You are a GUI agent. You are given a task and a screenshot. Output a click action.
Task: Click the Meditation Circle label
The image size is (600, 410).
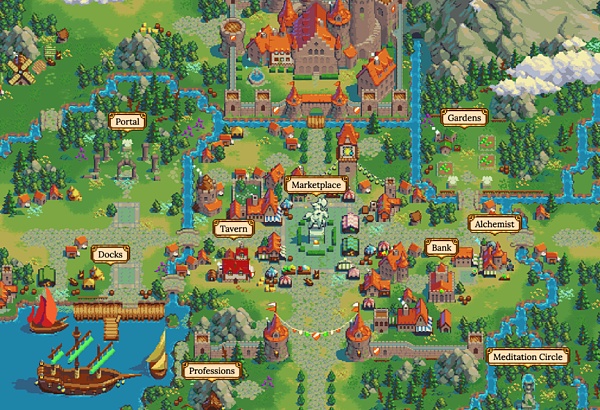click(x=527, y=357)
